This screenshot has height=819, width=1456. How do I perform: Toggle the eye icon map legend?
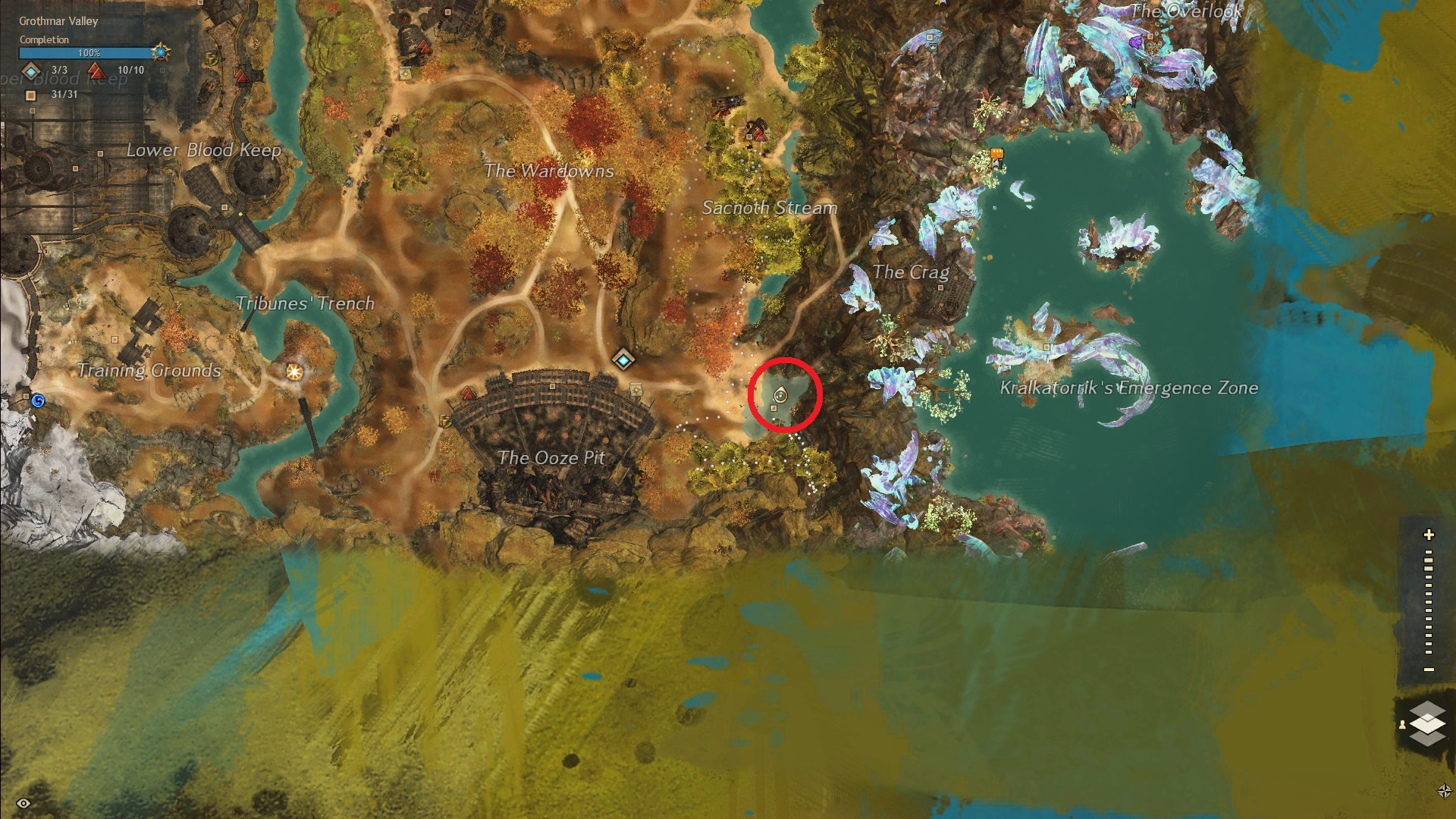(x=24, y=803)
